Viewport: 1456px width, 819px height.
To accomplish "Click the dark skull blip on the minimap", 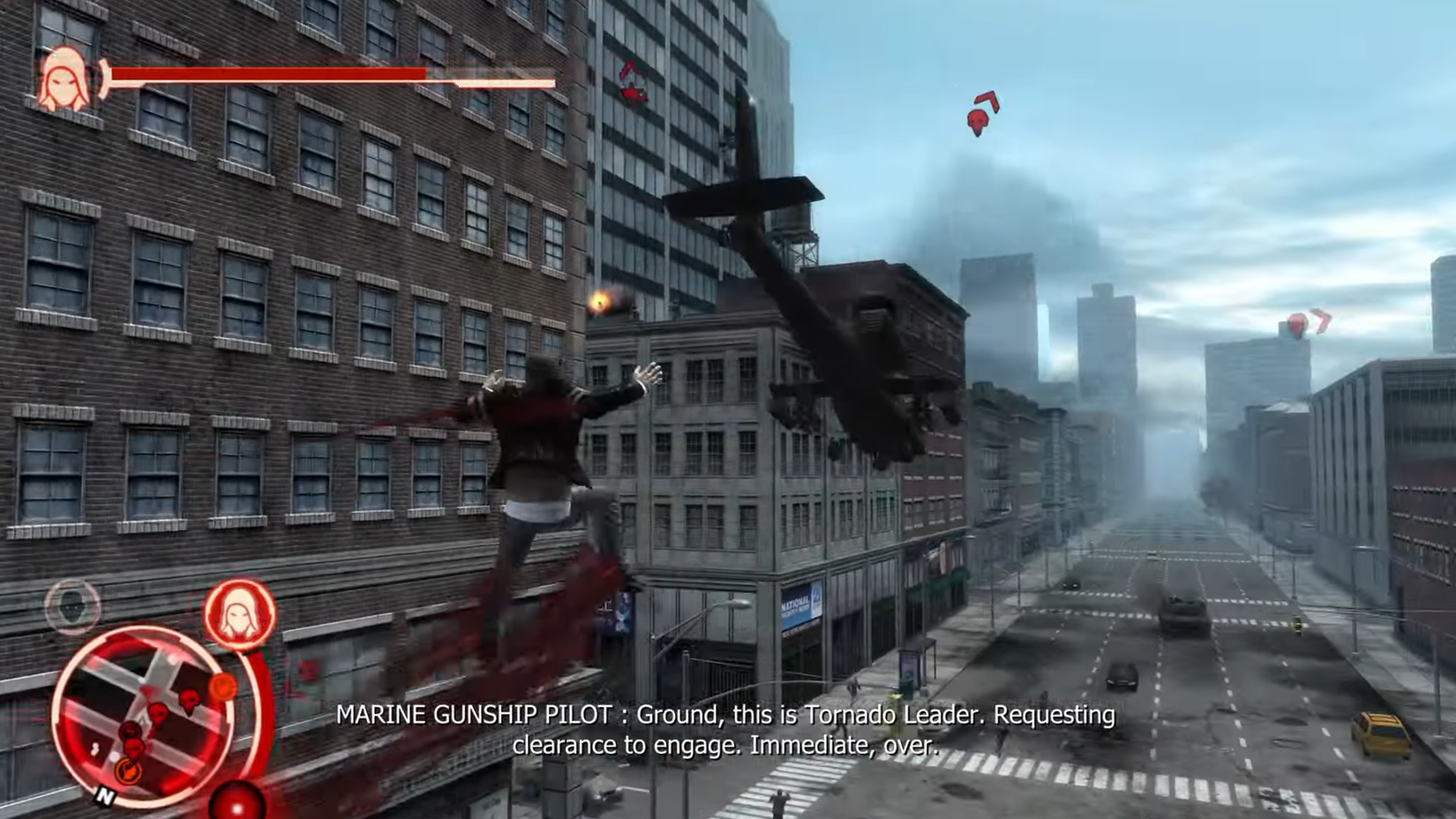I will tap(131, 730).
